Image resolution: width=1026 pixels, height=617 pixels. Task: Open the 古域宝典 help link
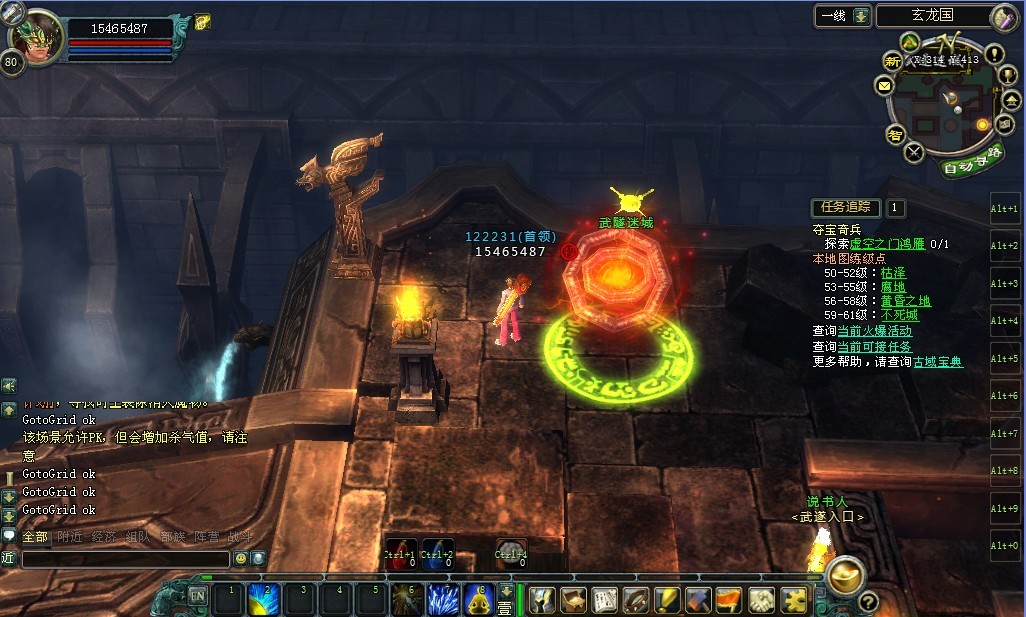tap(938, 362)
